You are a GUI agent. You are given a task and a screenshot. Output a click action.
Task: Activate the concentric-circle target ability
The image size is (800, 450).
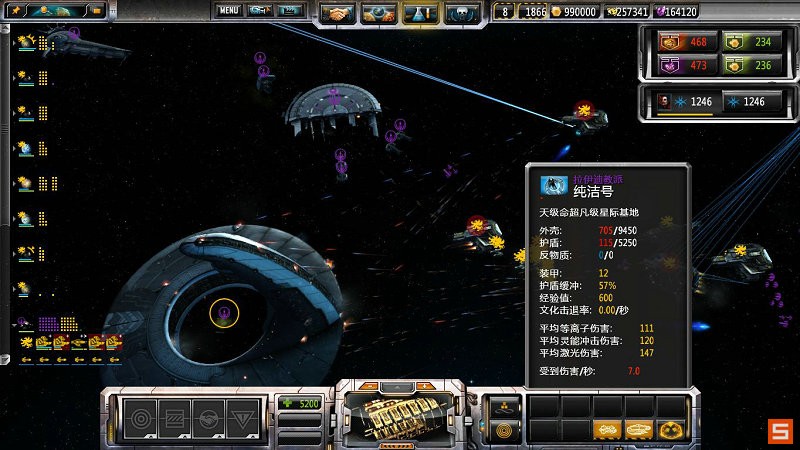(137, 418)
